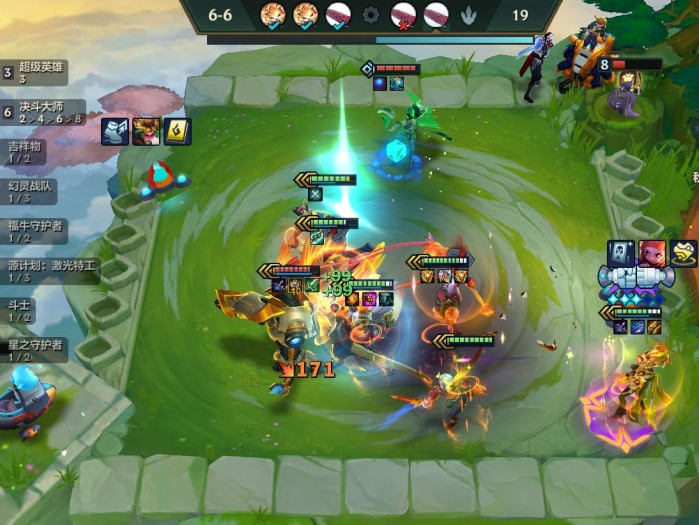Image resolution: width=699 pixels, height=525 pixels.
Task: Click the gear icon in the round tracker
Action: click(x=371, y=15)
